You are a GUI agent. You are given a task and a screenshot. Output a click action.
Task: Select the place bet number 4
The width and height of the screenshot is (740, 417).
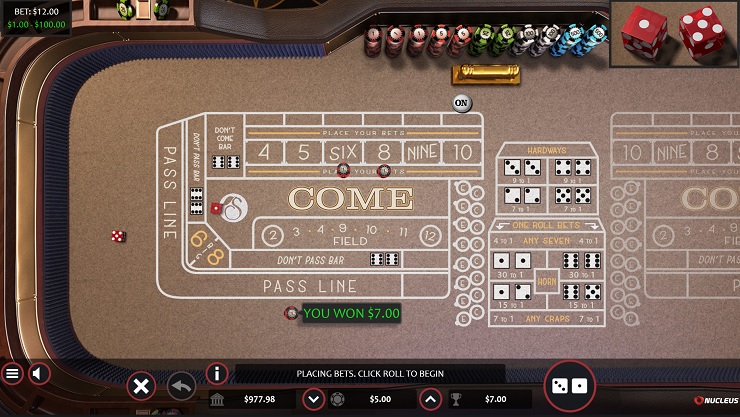point(264,152)
